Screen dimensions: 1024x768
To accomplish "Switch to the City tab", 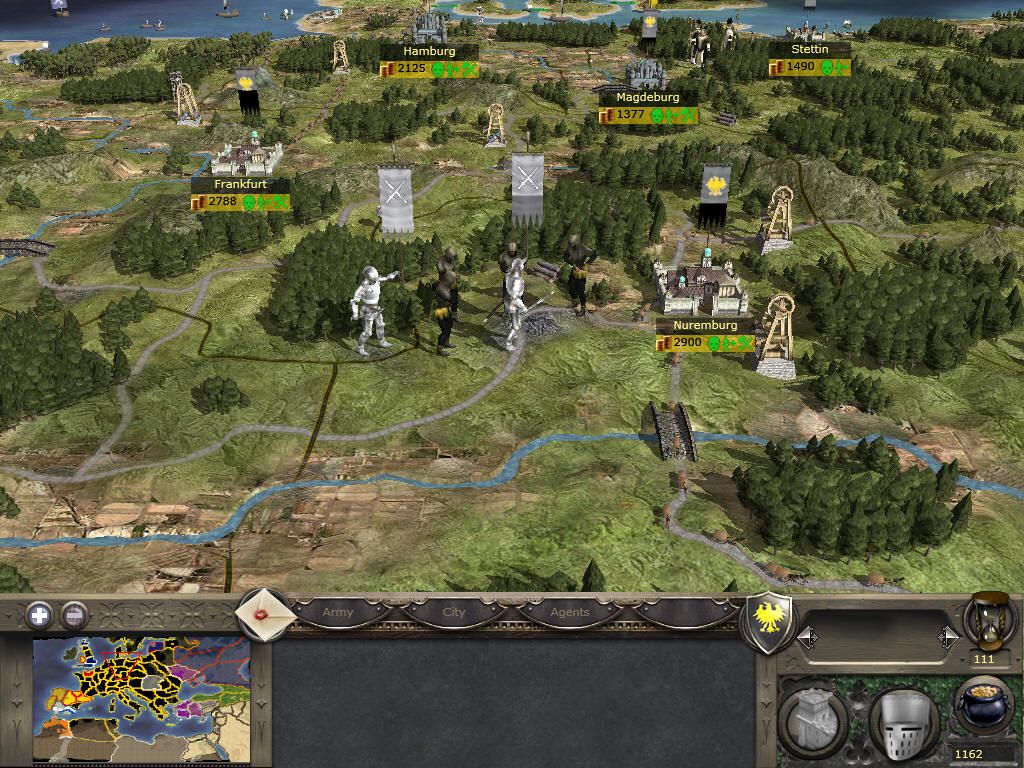I will [x=454, y=612].
